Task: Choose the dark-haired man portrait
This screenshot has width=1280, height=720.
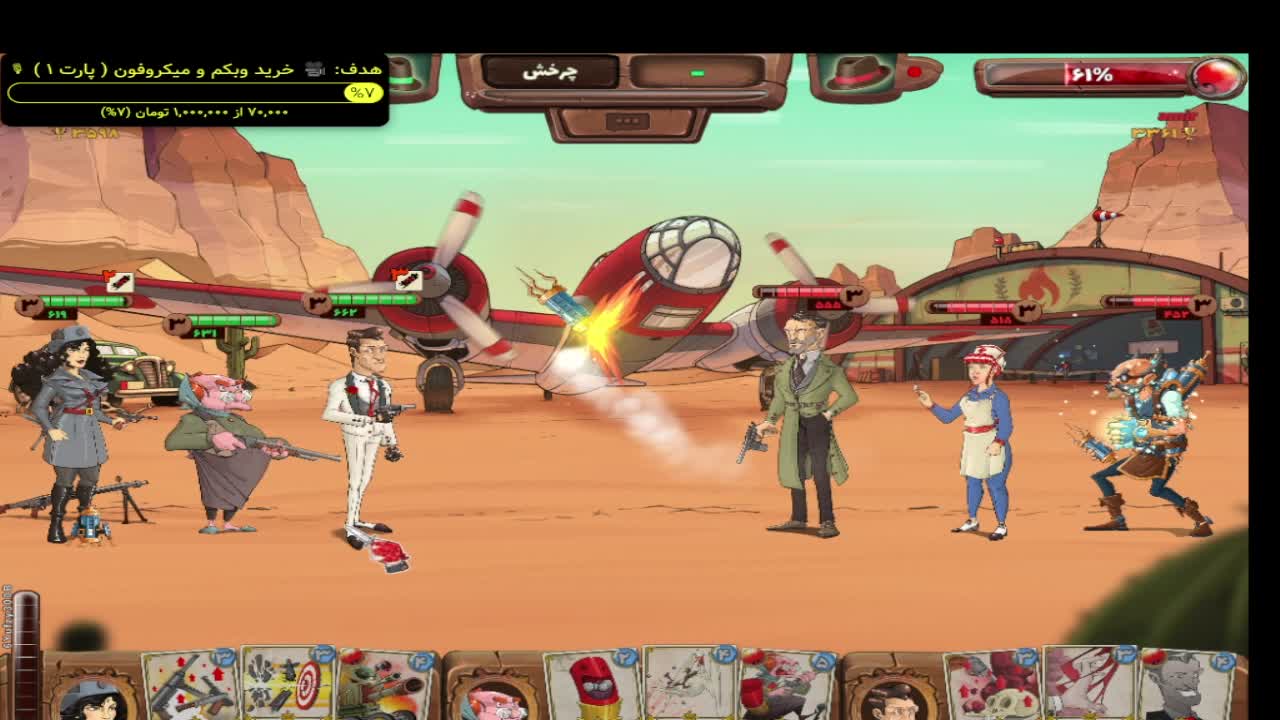Action: click(x=890, y=702)
